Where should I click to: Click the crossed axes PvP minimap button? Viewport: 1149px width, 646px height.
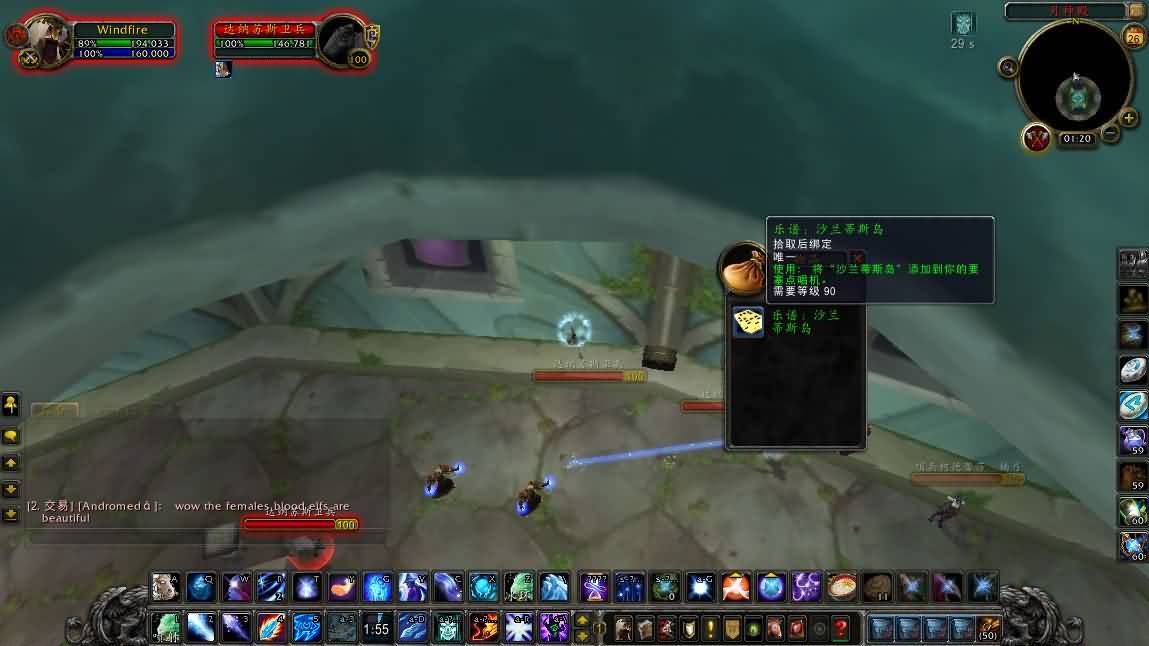1037,138
